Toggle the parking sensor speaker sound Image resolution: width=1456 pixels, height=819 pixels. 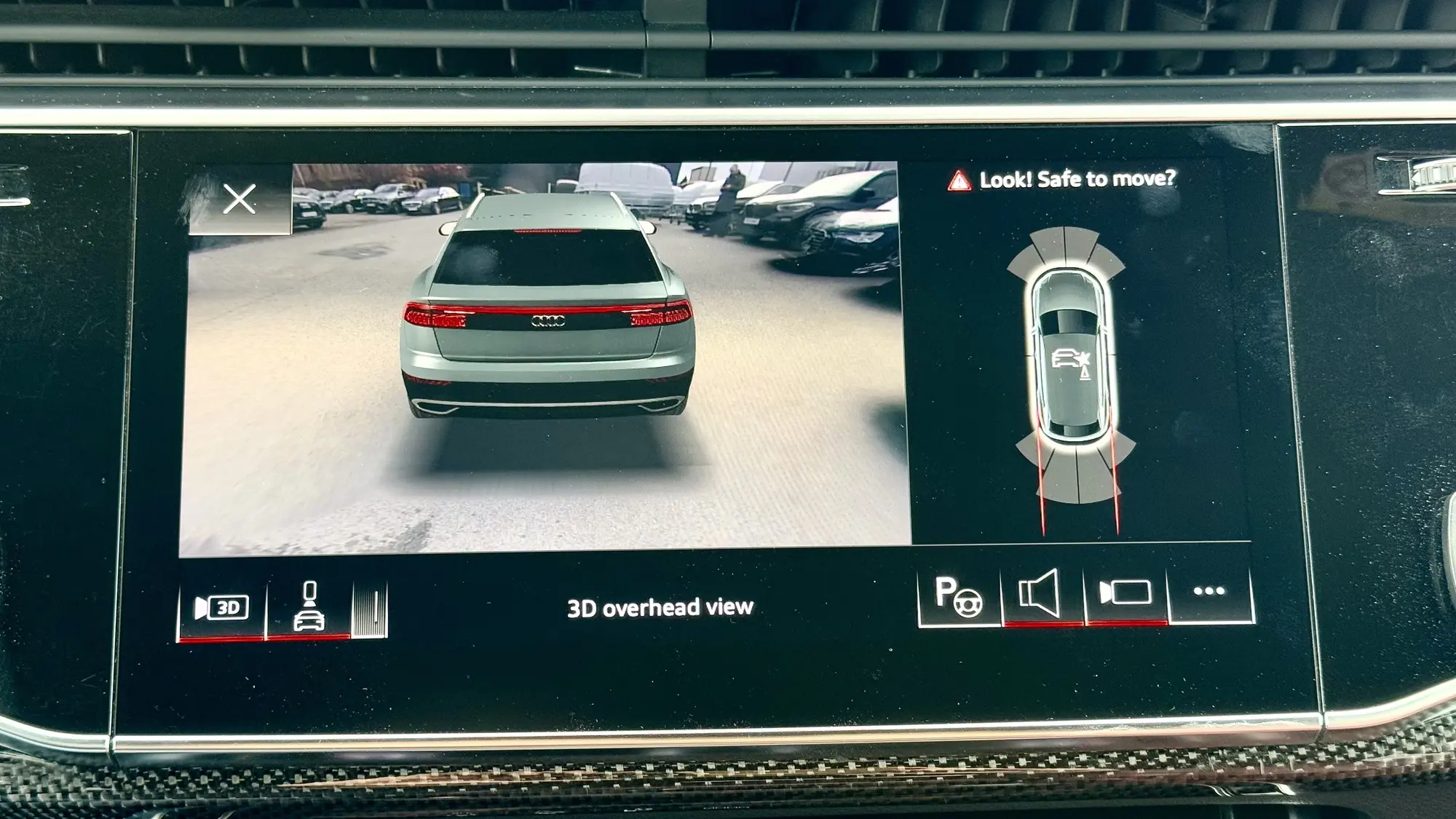click(1041, 595)
